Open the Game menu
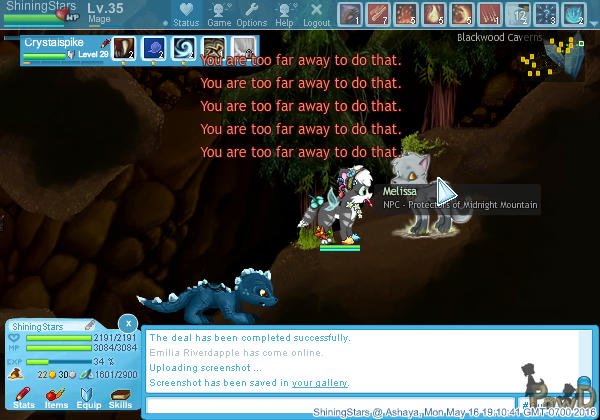The image size is (600, 420). click(x=219, y=13)
